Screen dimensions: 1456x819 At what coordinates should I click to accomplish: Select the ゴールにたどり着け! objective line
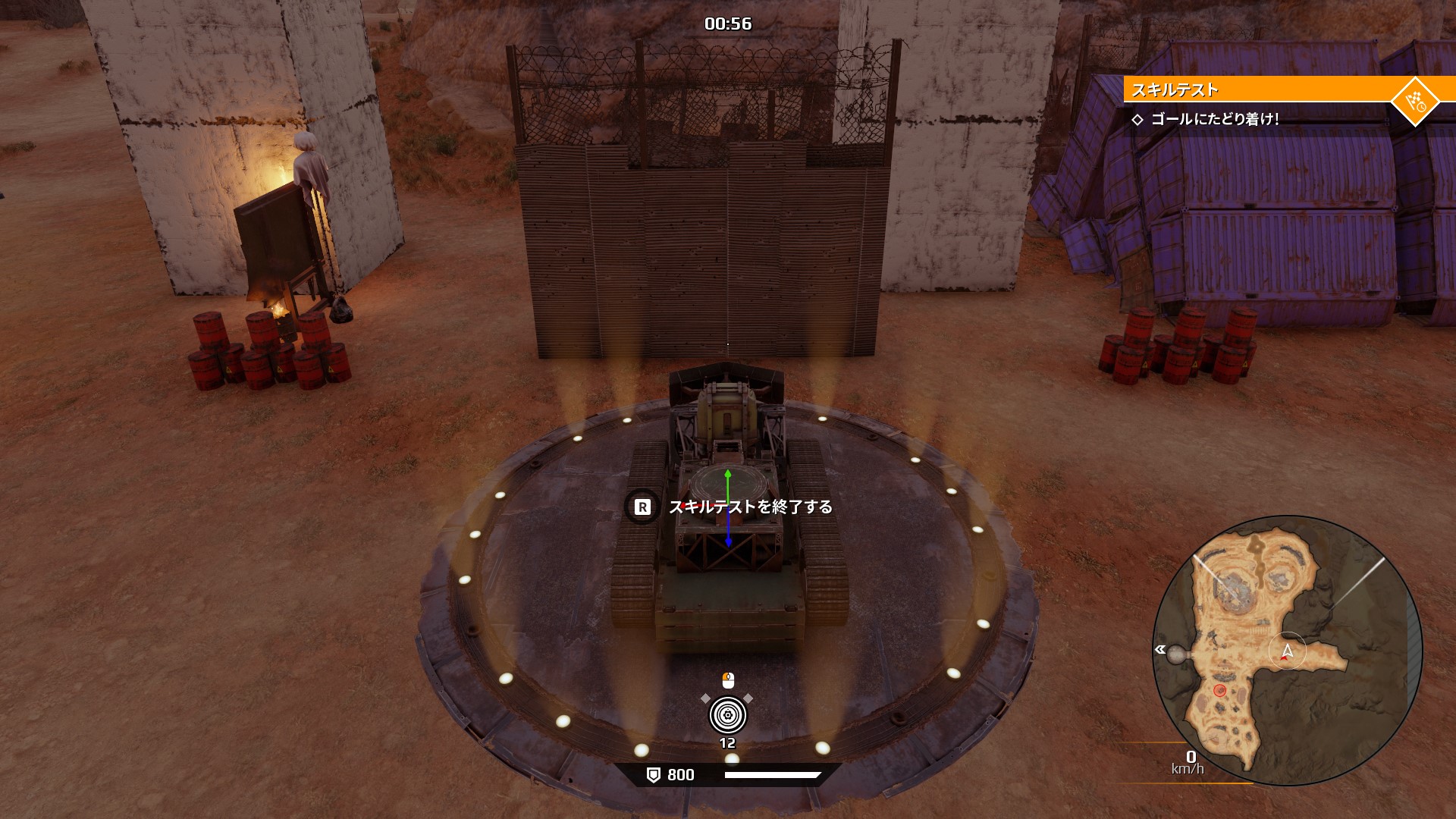(x=1214, y=119)
